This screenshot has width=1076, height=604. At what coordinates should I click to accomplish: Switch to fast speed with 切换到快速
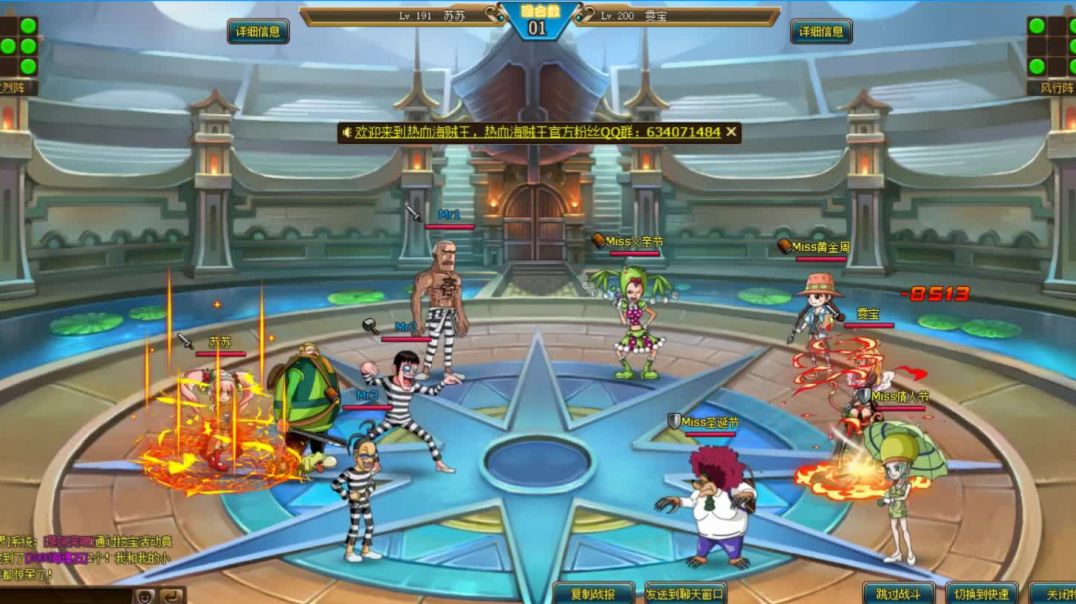[x=982, y=594]
